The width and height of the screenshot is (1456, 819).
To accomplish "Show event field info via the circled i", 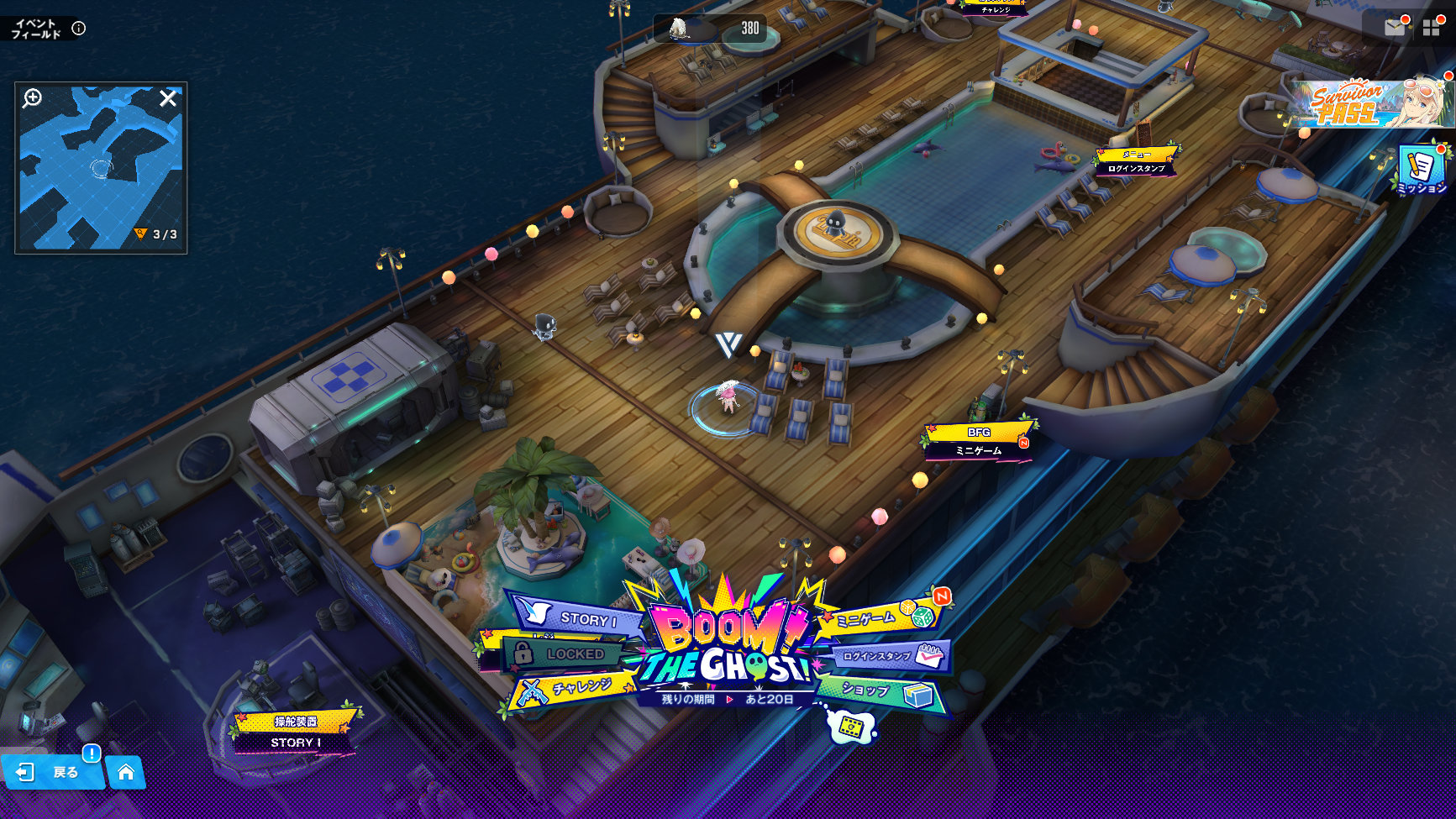I will tap(79, 28).
